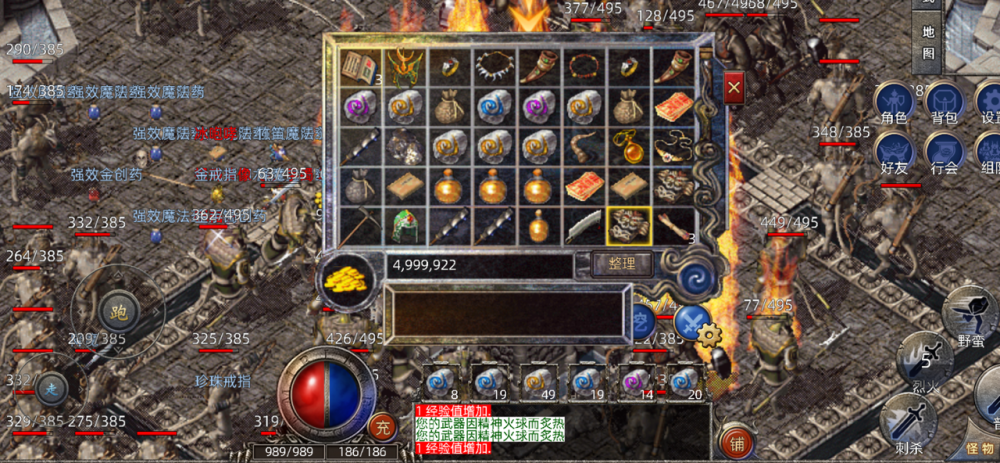
Task: Select the skill book stack in the bag
Action: (358, 67)
